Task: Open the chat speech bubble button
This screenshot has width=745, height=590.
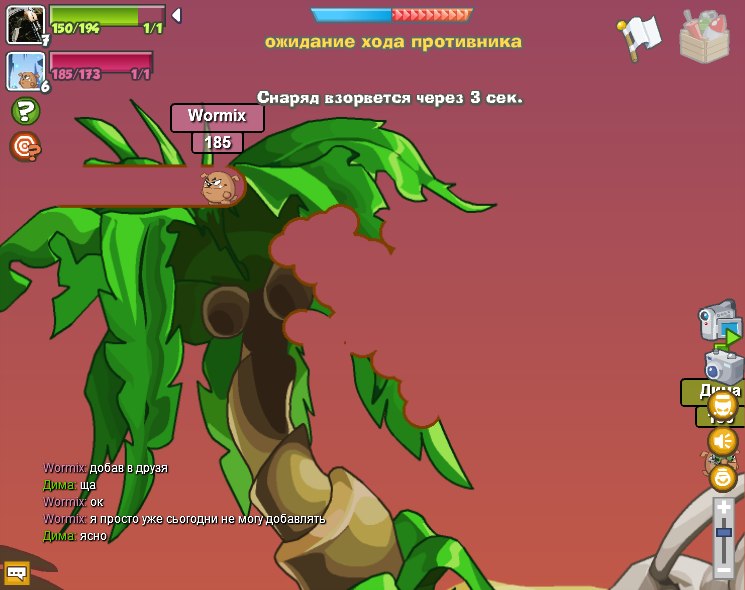Action: coord(17,573)
